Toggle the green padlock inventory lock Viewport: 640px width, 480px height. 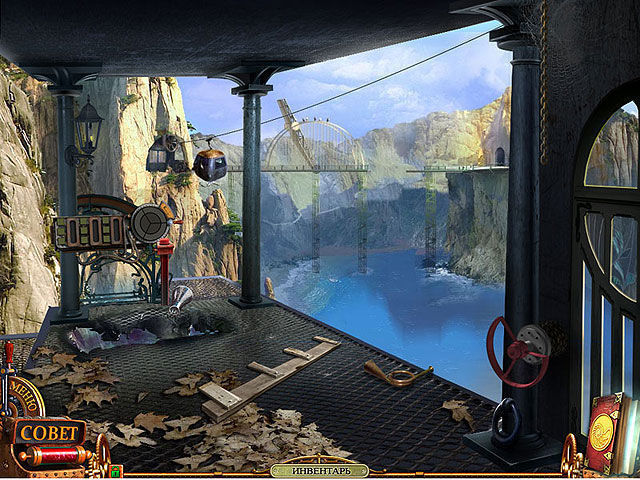(x=116, y=470)
